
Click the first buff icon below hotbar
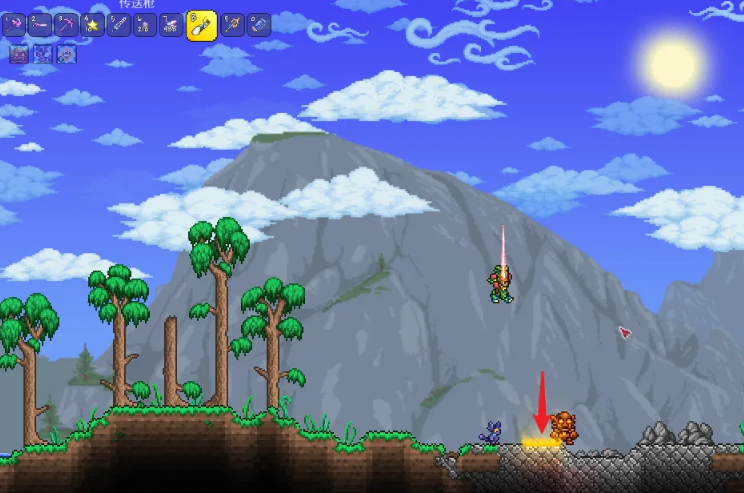19,54
